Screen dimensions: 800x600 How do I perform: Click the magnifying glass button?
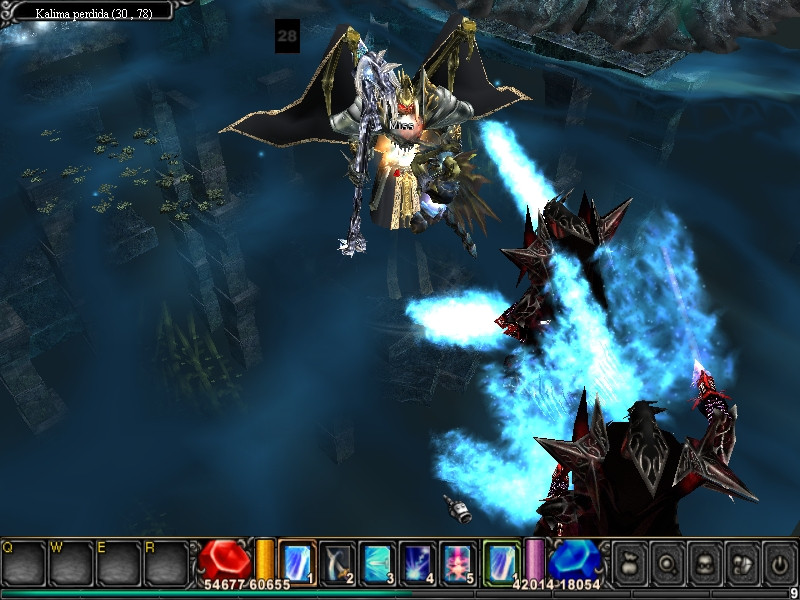(666, 563)
